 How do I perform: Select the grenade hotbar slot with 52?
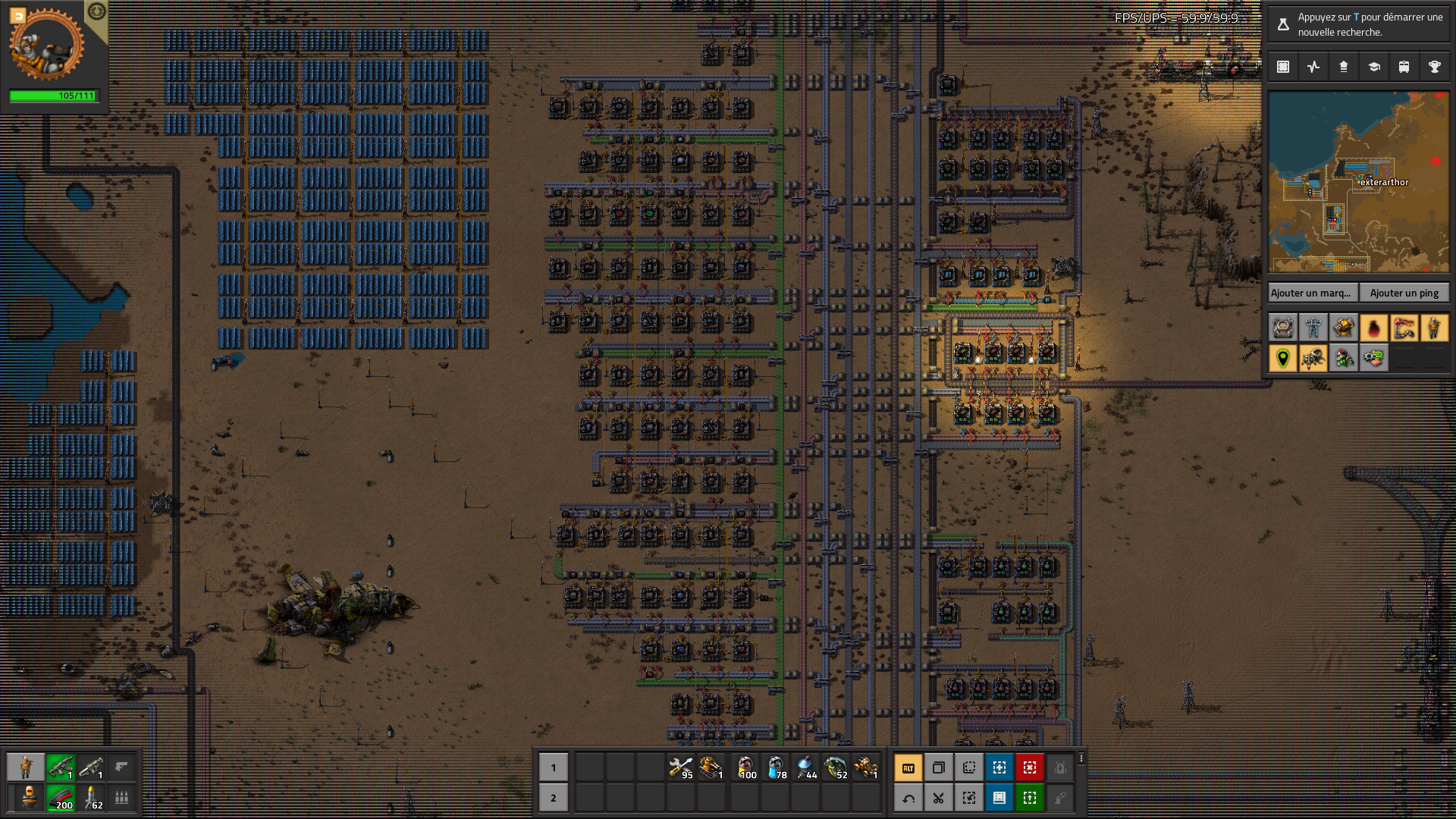tap(835, 767)
